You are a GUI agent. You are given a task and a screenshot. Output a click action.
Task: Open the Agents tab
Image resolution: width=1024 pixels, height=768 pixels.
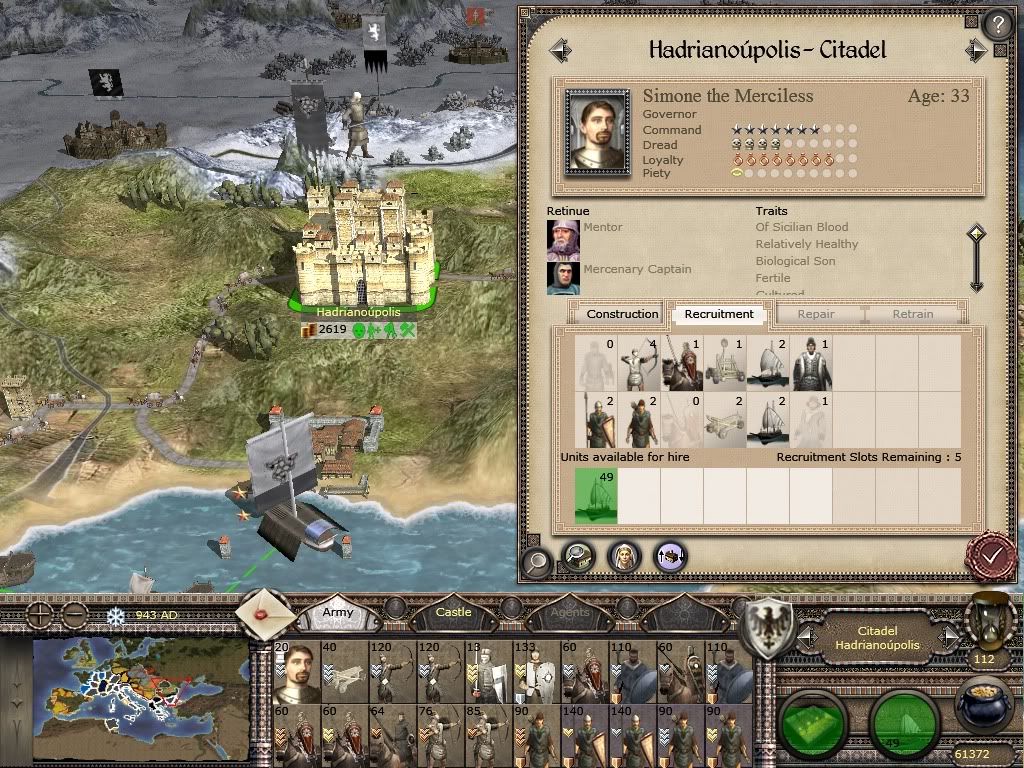tap(570, 611)
